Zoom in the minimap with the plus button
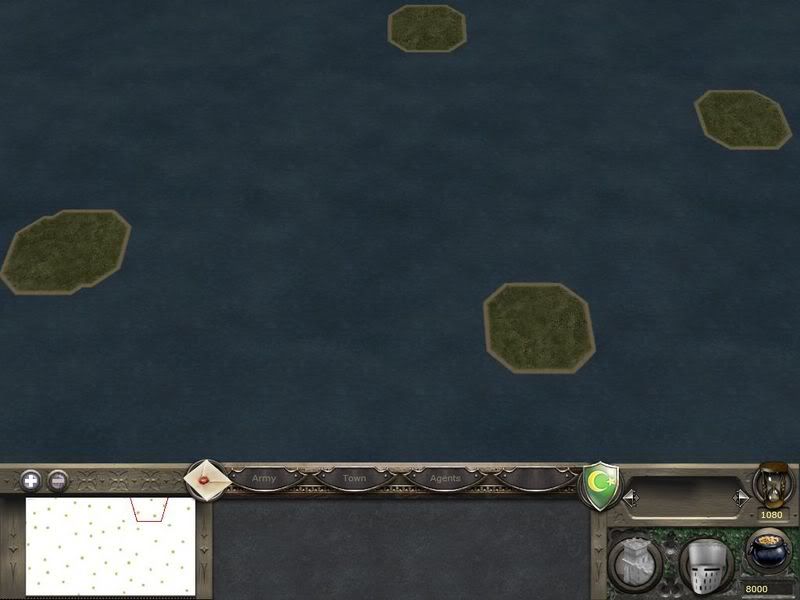800x600 pixels. pyautogui.click(x=31, y=480)
